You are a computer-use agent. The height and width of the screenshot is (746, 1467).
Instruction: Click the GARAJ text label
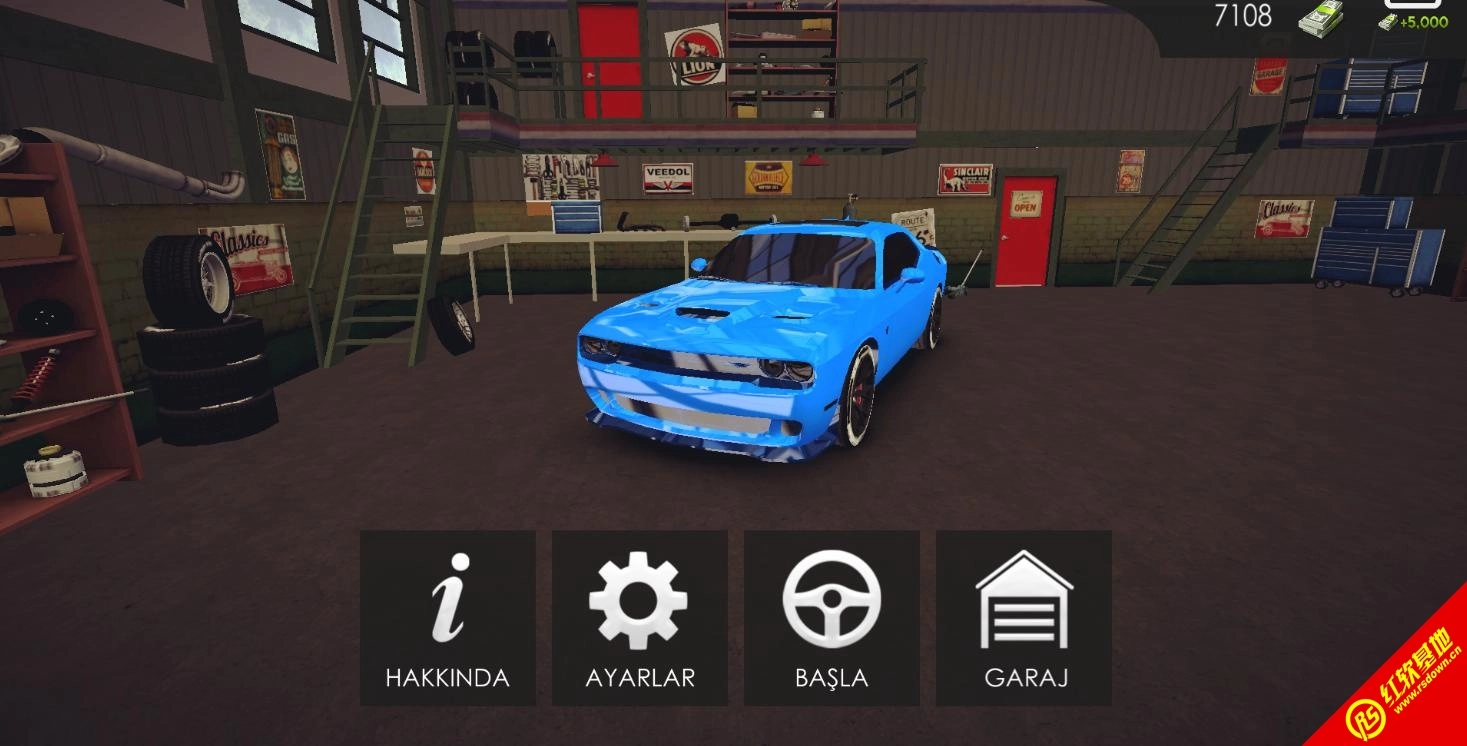click(x=1025, y=678)
